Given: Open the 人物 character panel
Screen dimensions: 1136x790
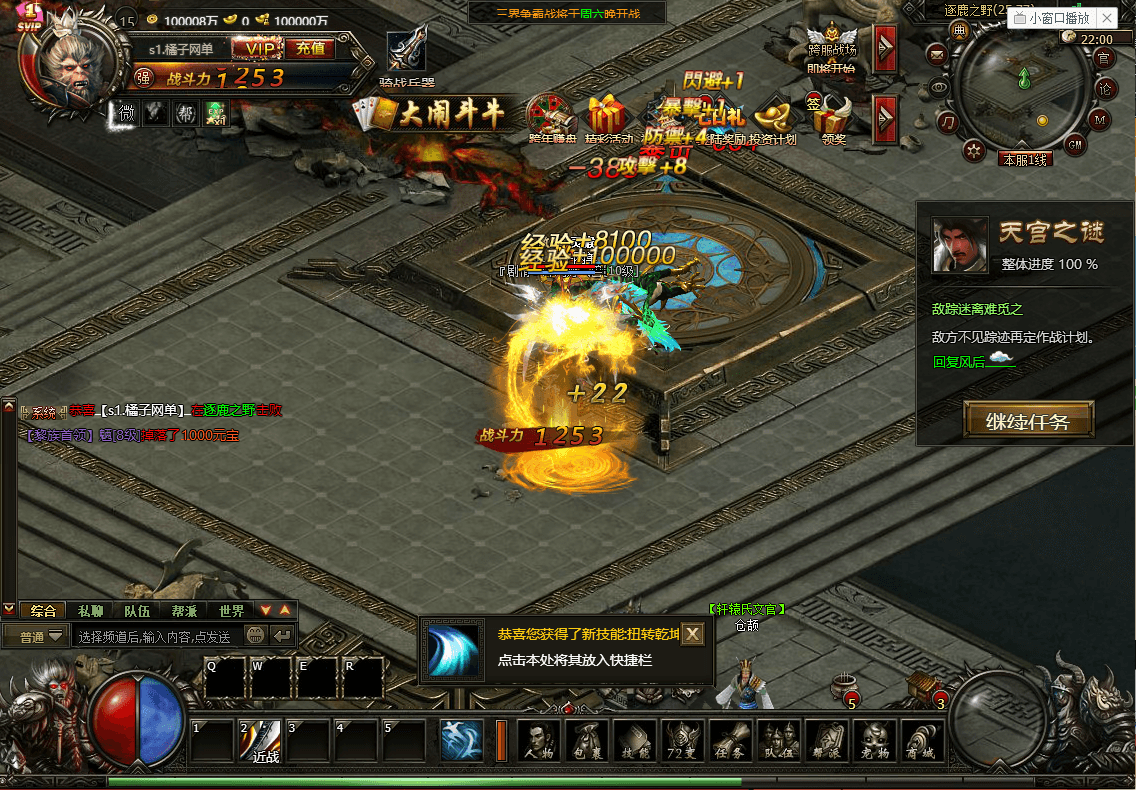Looking at the screenshot, I should tap(540, 742).
